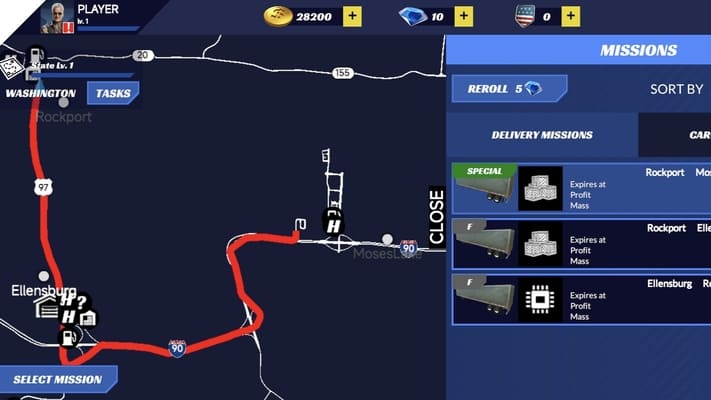The image size is (711, 400).
Task: Select the Ellensburg city marker on map
Action: click(43, 275)
